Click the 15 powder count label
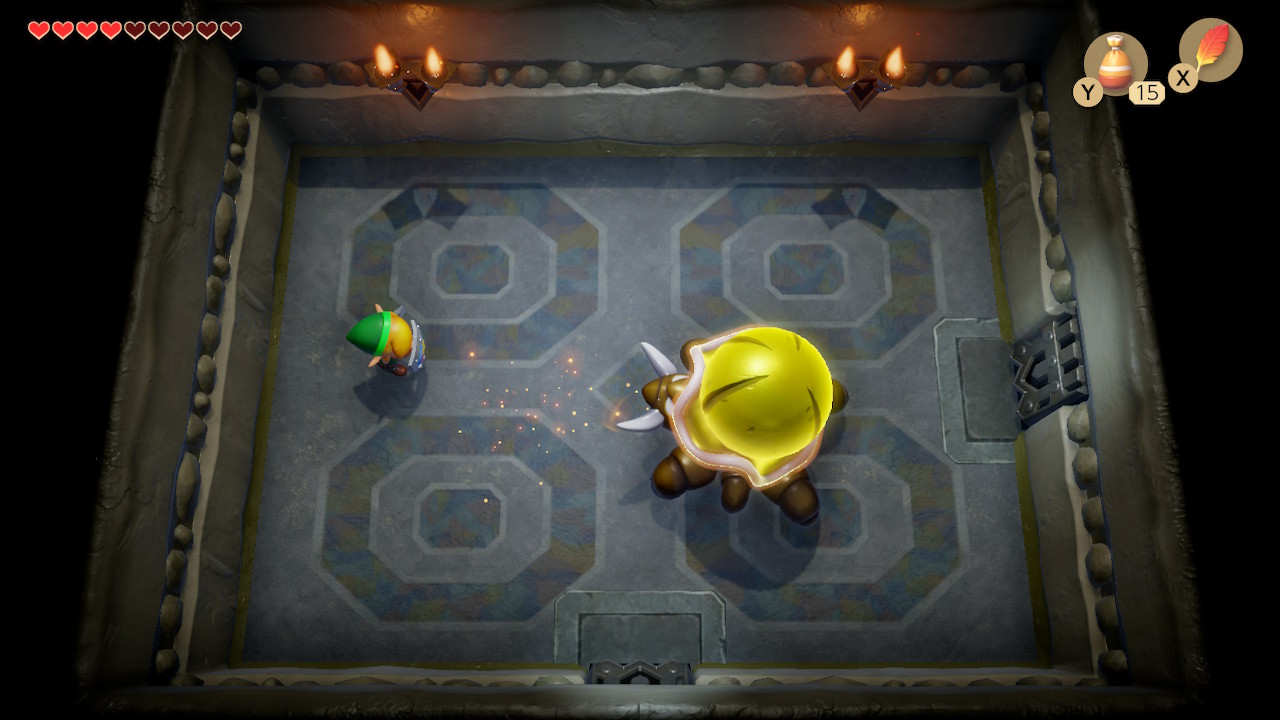 click(1147, 93)
